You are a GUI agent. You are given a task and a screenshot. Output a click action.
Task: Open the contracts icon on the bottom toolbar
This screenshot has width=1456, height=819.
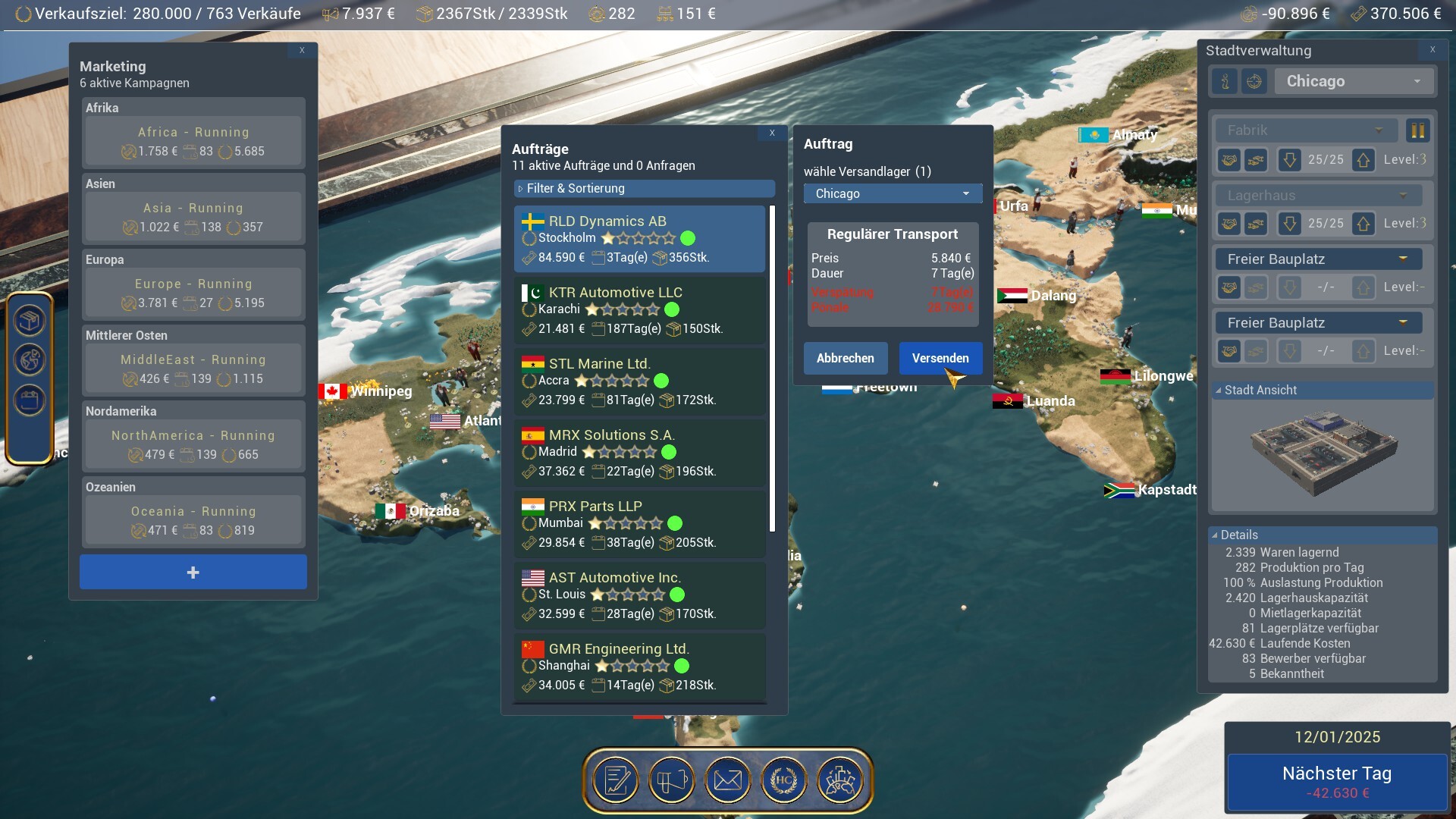pyautogui.click(x=616, y=780)
